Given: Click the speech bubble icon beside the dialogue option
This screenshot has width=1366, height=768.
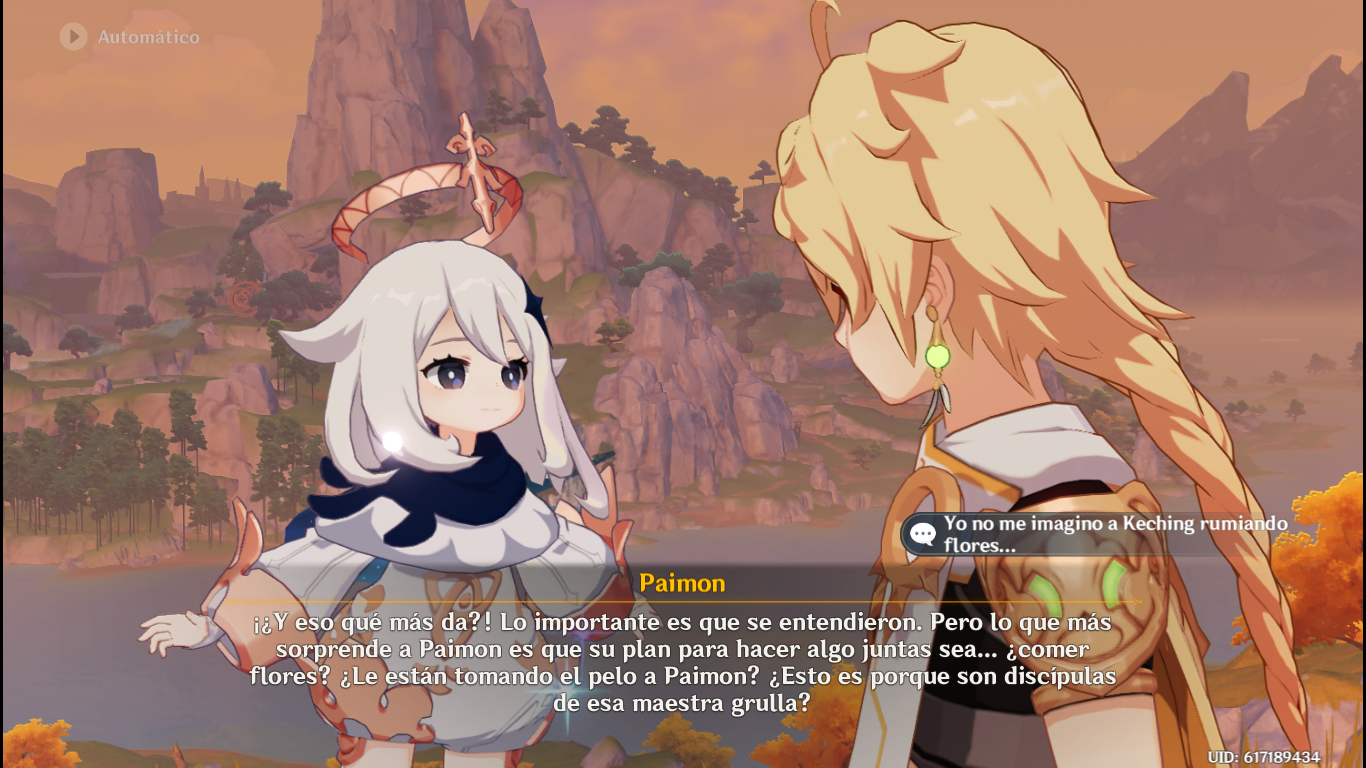Looking at the screenshot, I should click(921, 532).
